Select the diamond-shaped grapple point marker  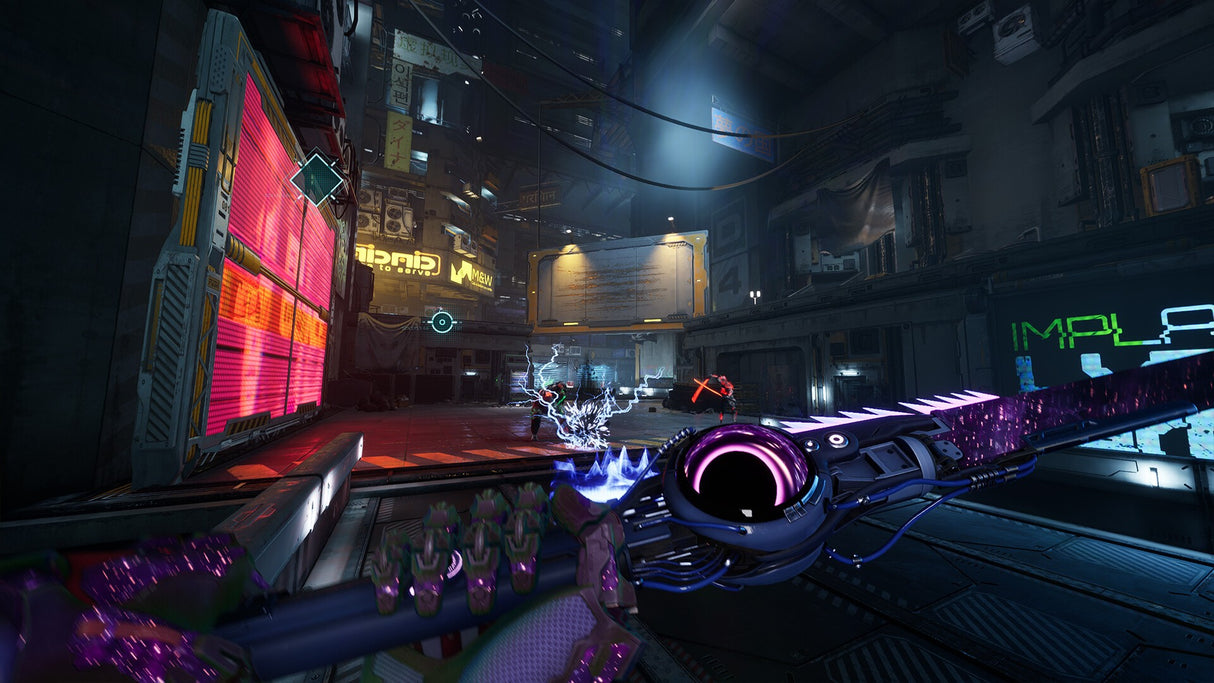tap(317, 179)
